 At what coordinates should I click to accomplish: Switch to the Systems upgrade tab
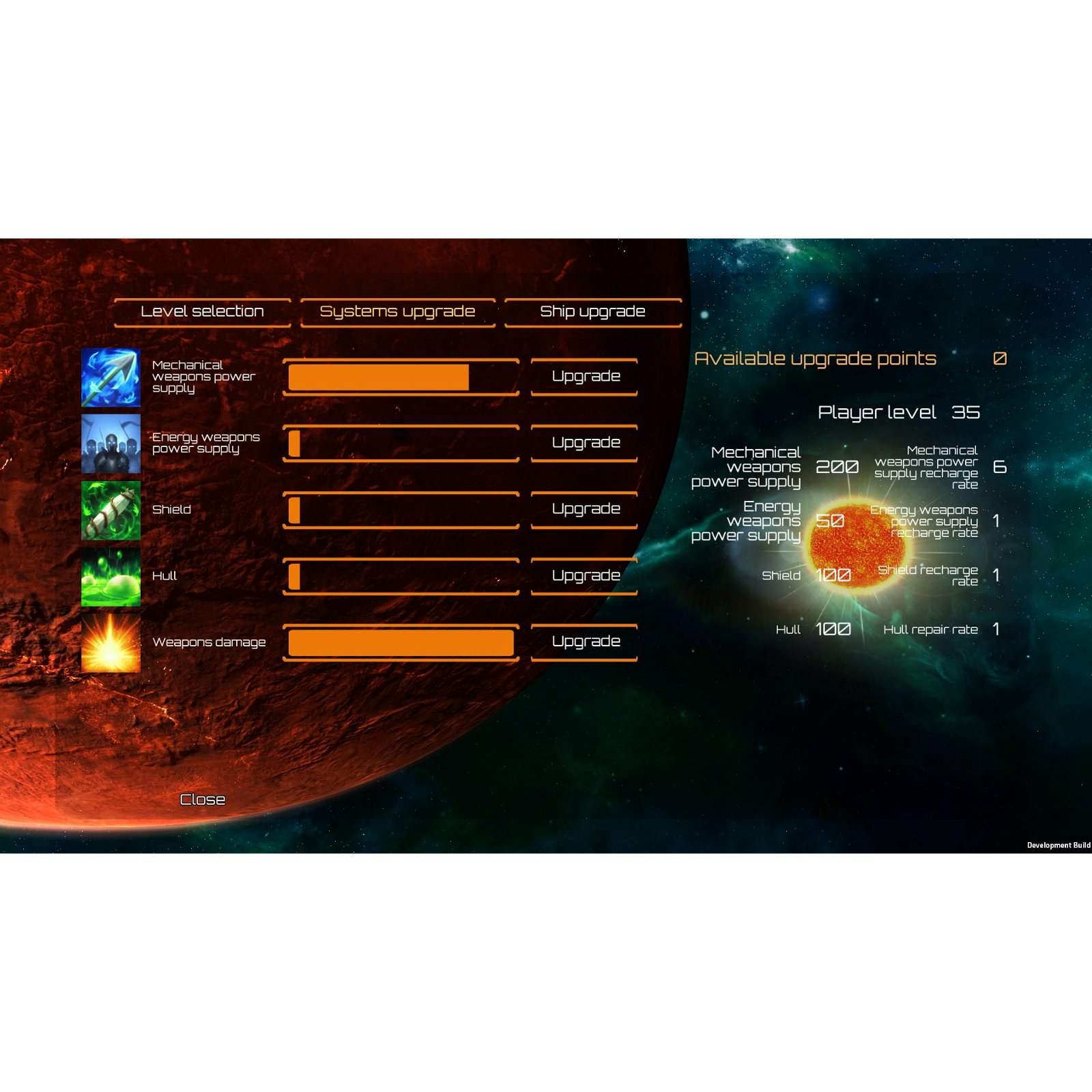(398, 311)
